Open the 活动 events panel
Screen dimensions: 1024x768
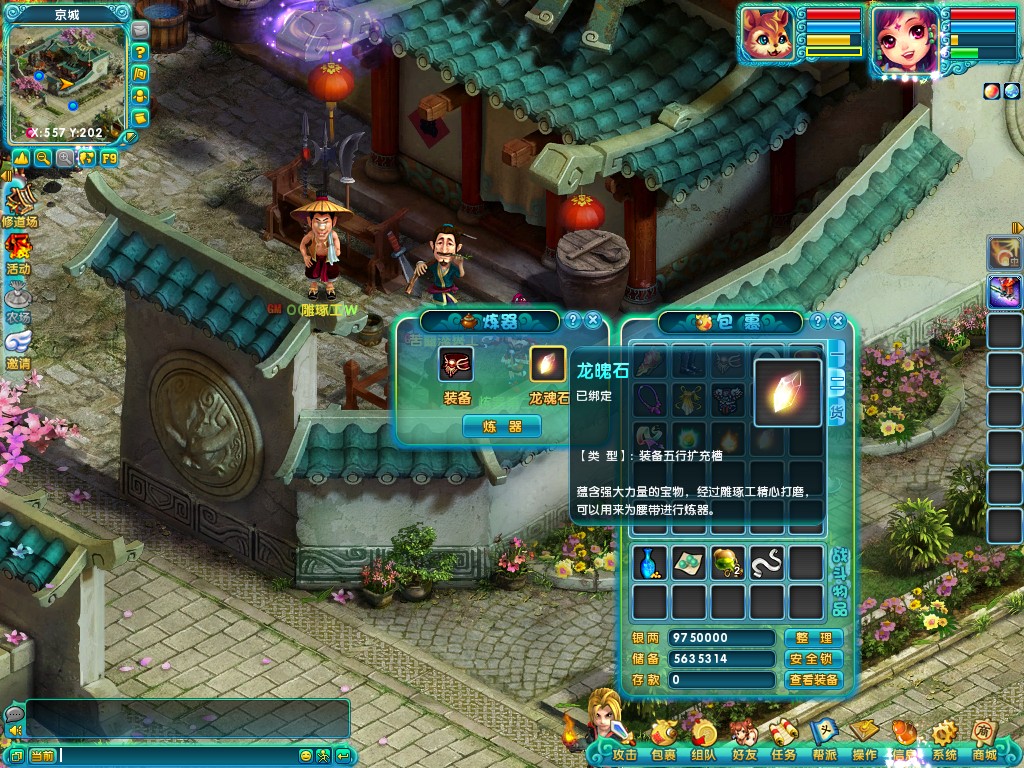pos(18,254)
